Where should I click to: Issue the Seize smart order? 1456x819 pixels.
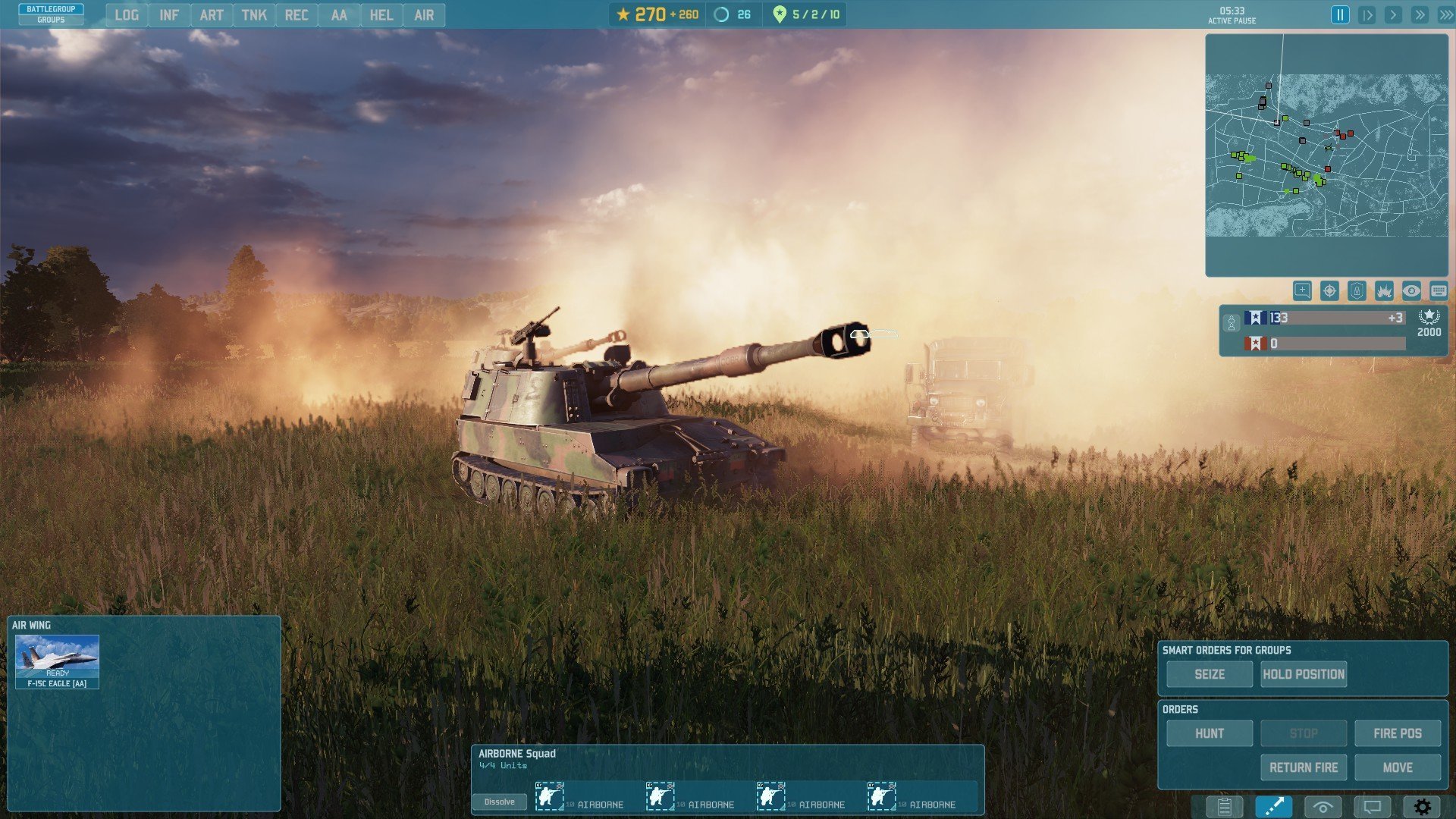pyautogui.click(x=1210, y=674)
